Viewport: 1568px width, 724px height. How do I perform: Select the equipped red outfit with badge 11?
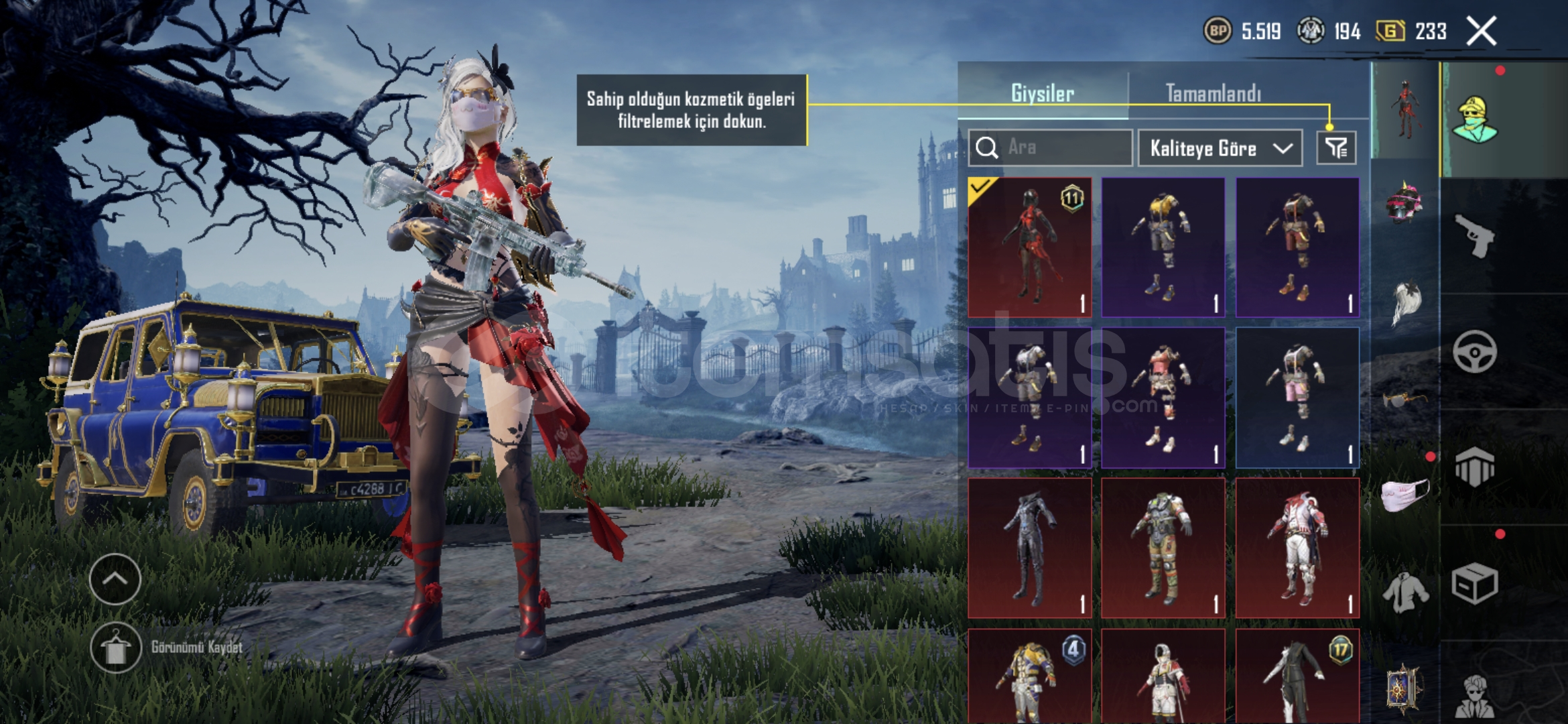(x=1029, y=247)
